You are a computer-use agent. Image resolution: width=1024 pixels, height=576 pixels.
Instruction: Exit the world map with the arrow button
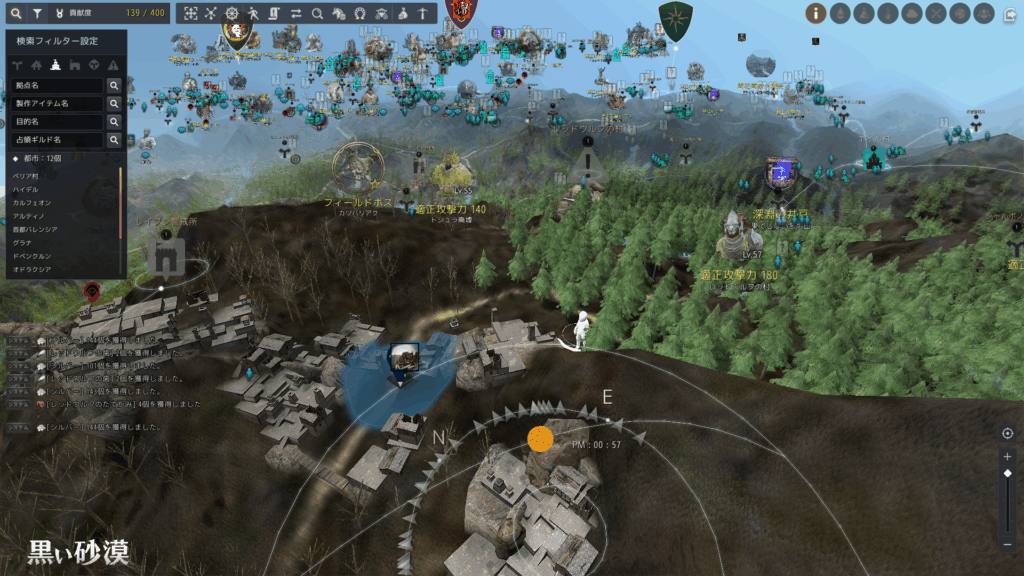(1010, 14)
